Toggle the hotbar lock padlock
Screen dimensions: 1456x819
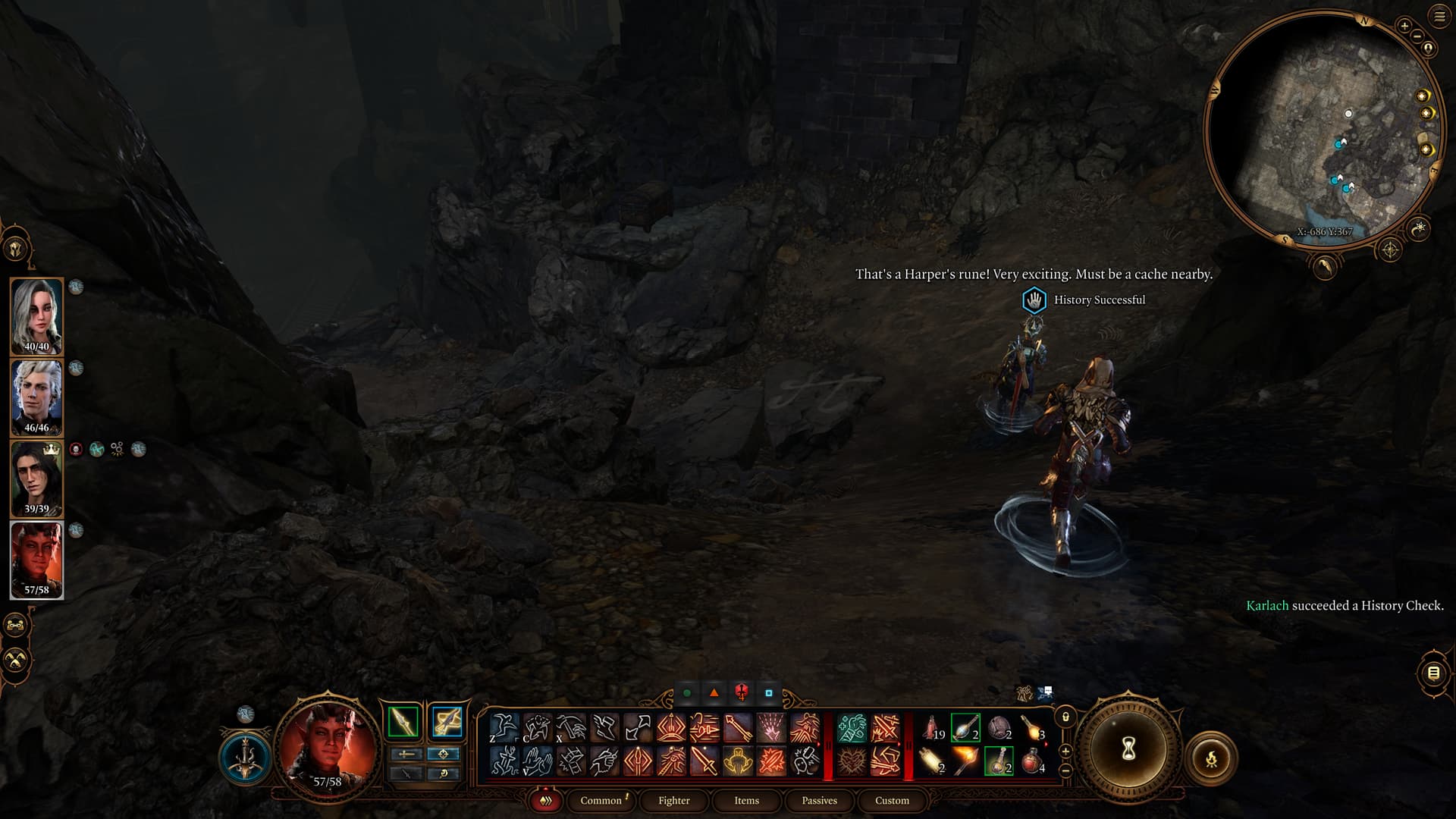click(x=1065, y=717)
